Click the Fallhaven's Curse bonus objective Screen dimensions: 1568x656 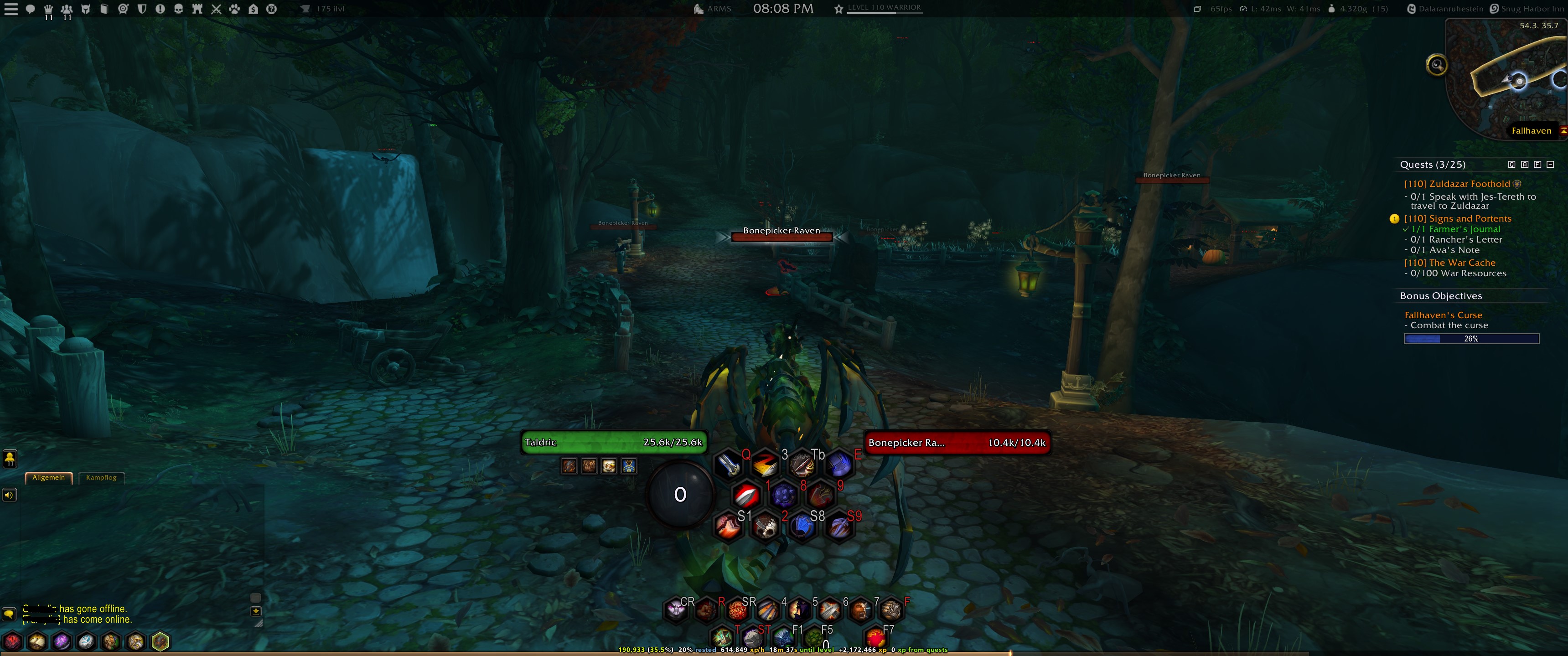coord(1444,315)
